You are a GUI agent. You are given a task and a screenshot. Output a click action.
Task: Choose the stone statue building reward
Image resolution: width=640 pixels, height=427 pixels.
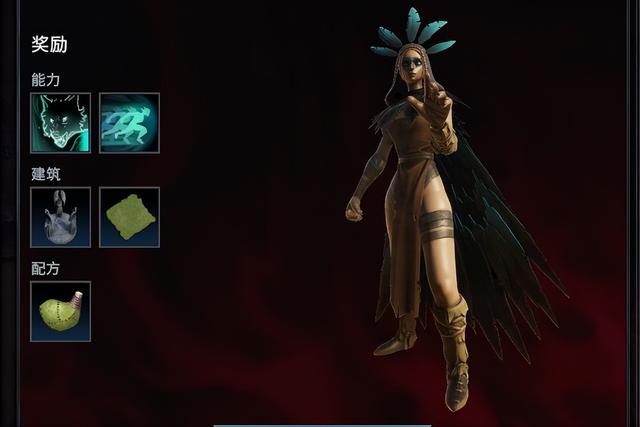click(60, 217)
